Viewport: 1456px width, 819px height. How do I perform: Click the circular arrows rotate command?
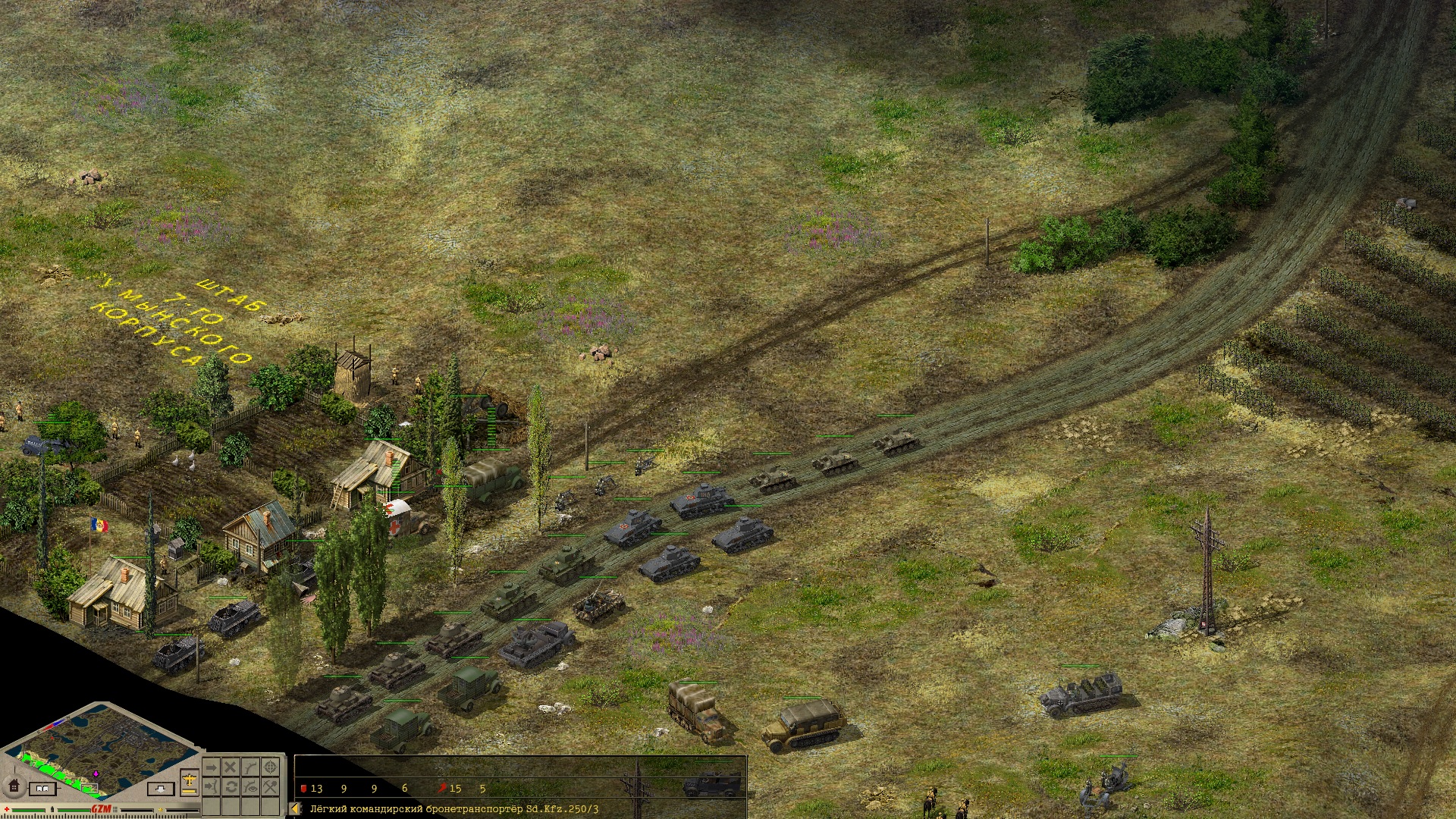[231, 787]
